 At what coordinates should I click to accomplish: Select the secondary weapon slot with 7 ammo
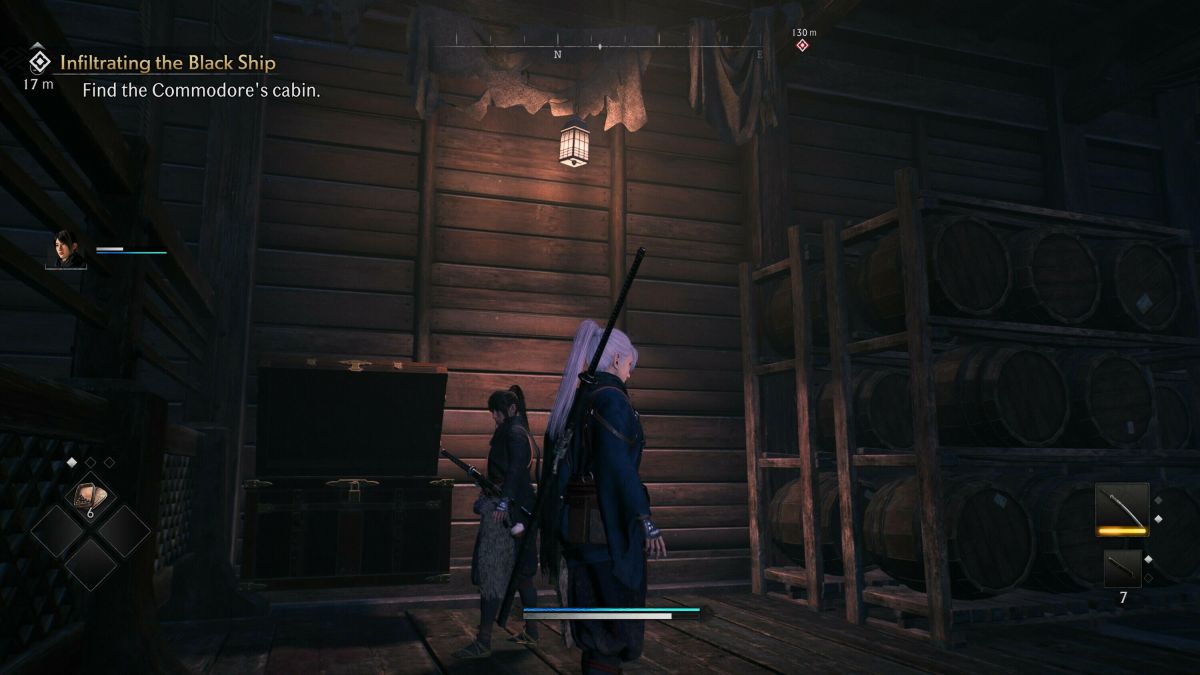click(1122, 568)
